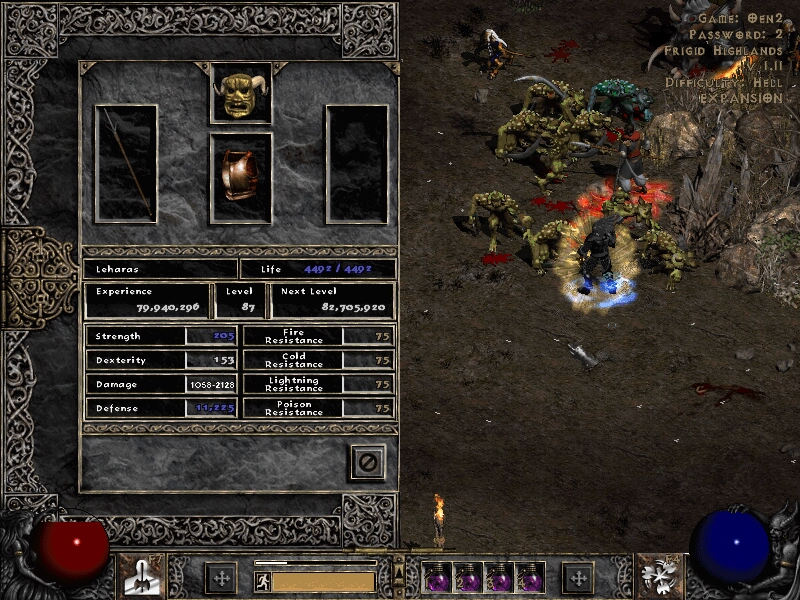800x600 pixels.
Task: Click the cross button beside the attack skill
Action: tap(221, 577)
